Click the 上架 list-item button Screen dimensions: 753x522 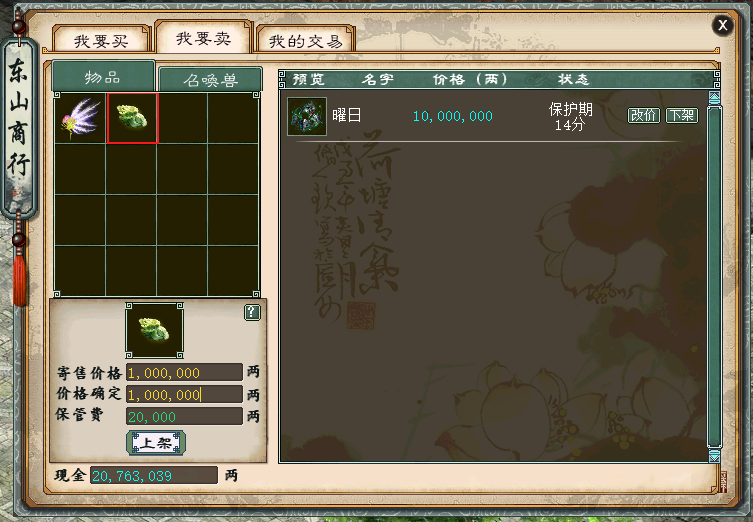155,442
